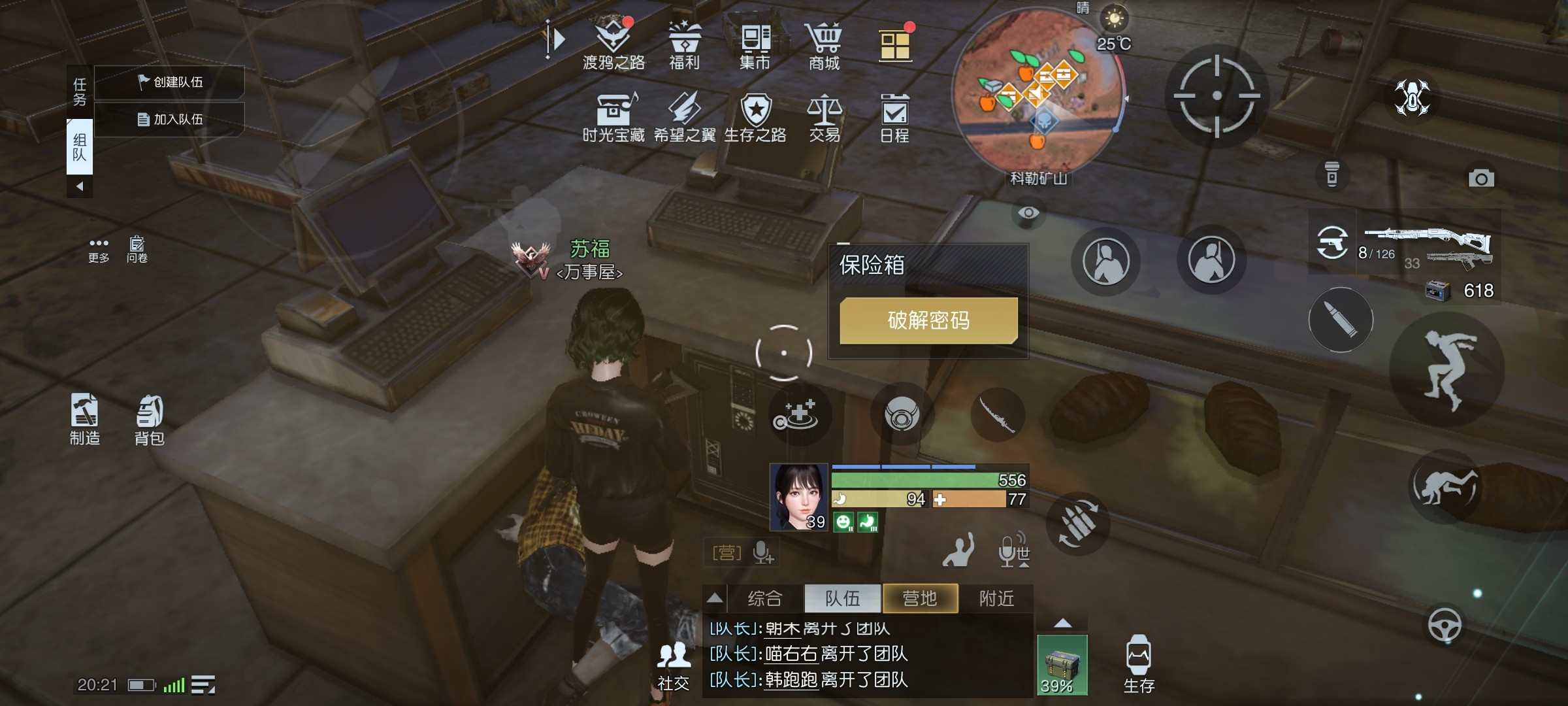The width and height of the screenshot is (1568, 706).
Task: Join a team via 加入队伍
Action: tap(170, 120)
